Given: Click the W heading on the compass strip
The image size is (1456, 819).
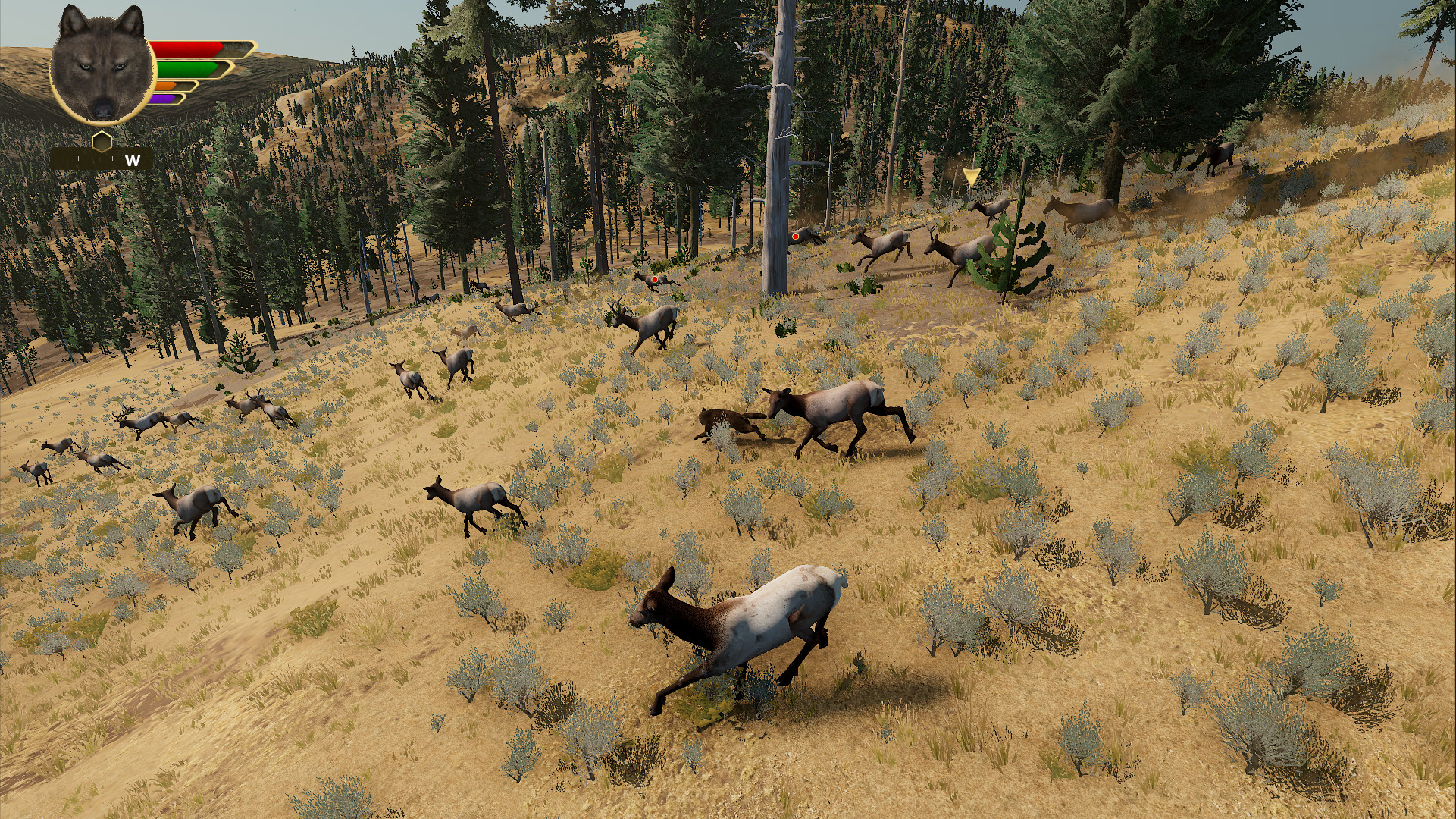Looking at the screenshot, I should (131, 161).
